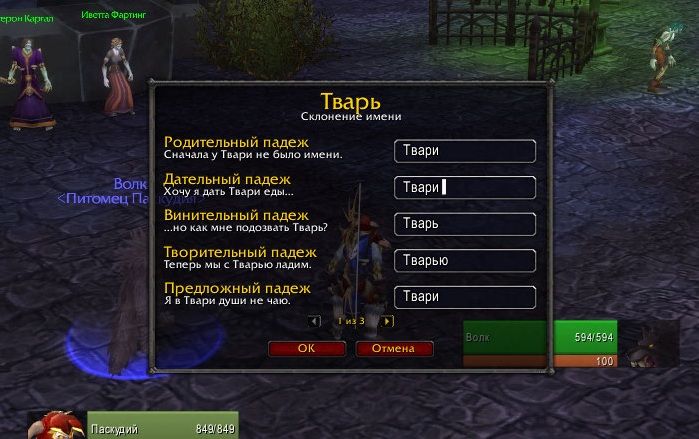Confirm the name declension with OK
699x439 pixels.
[x=306, y=349]
